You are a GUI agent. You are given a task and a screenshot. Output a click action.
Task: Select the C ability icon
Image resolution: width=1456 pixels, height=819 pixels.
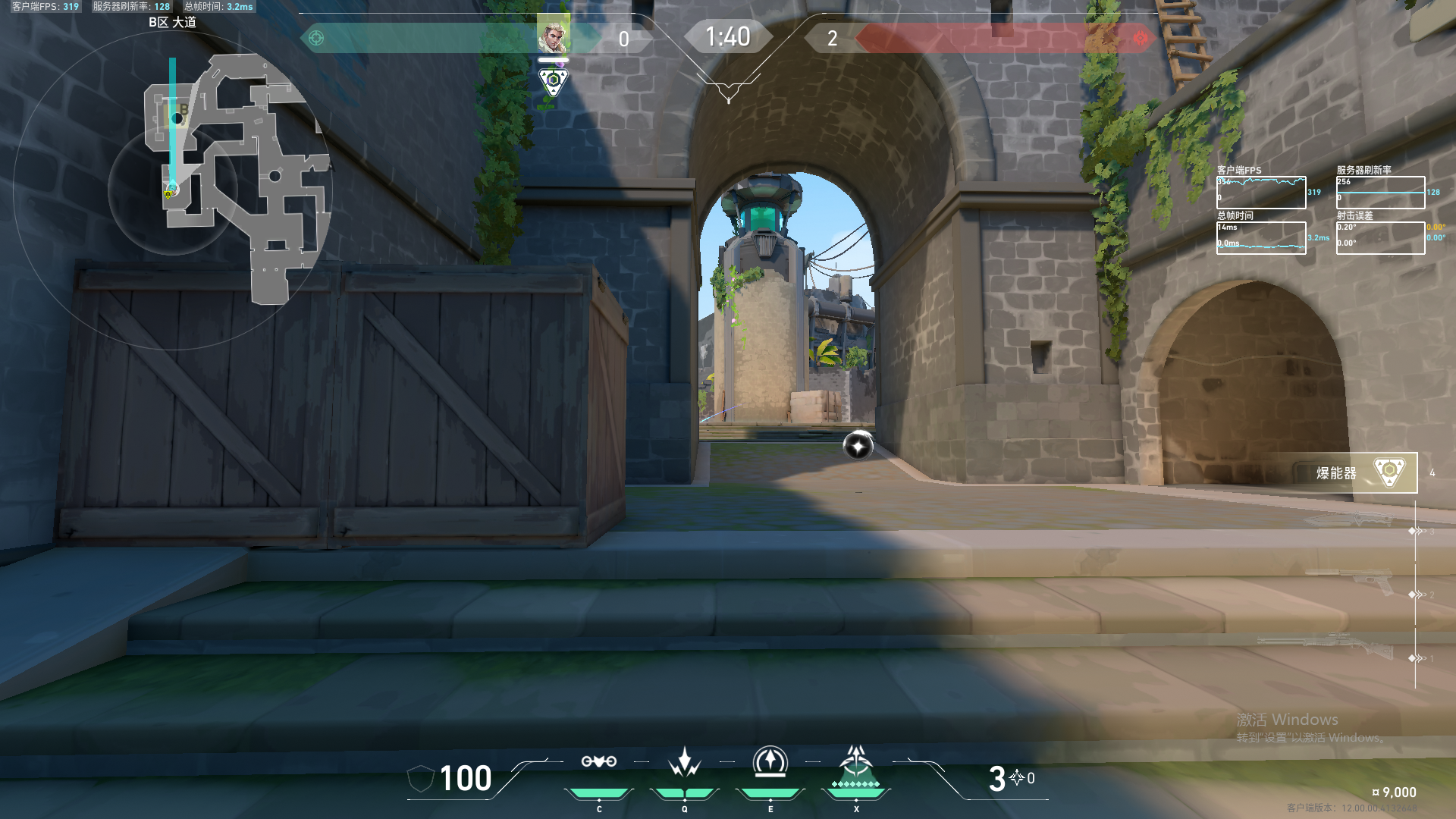(599, 762)
